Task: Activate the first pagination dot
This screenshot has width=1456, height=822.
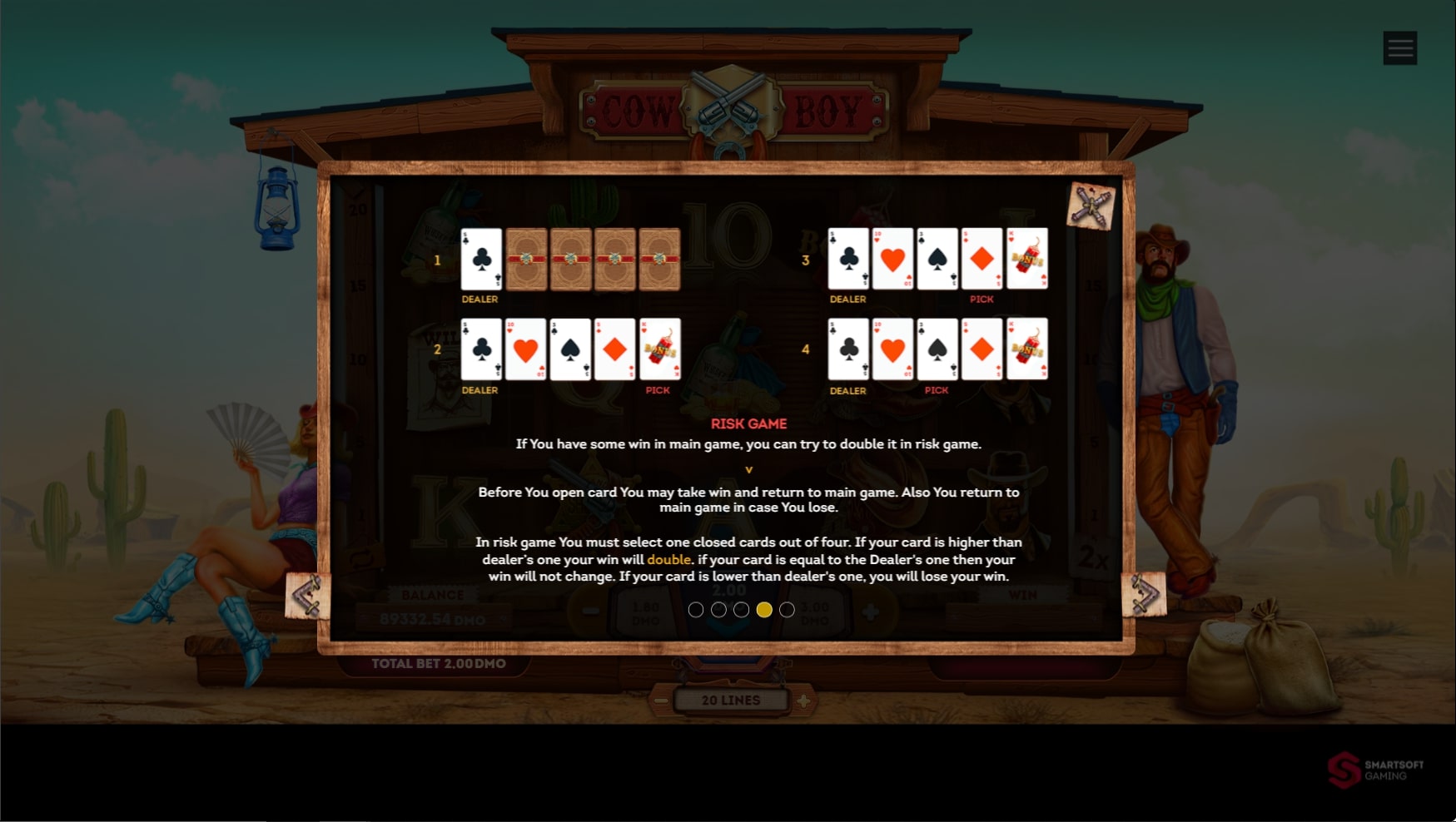Action: pyautogui.click(x=697, y=609)
